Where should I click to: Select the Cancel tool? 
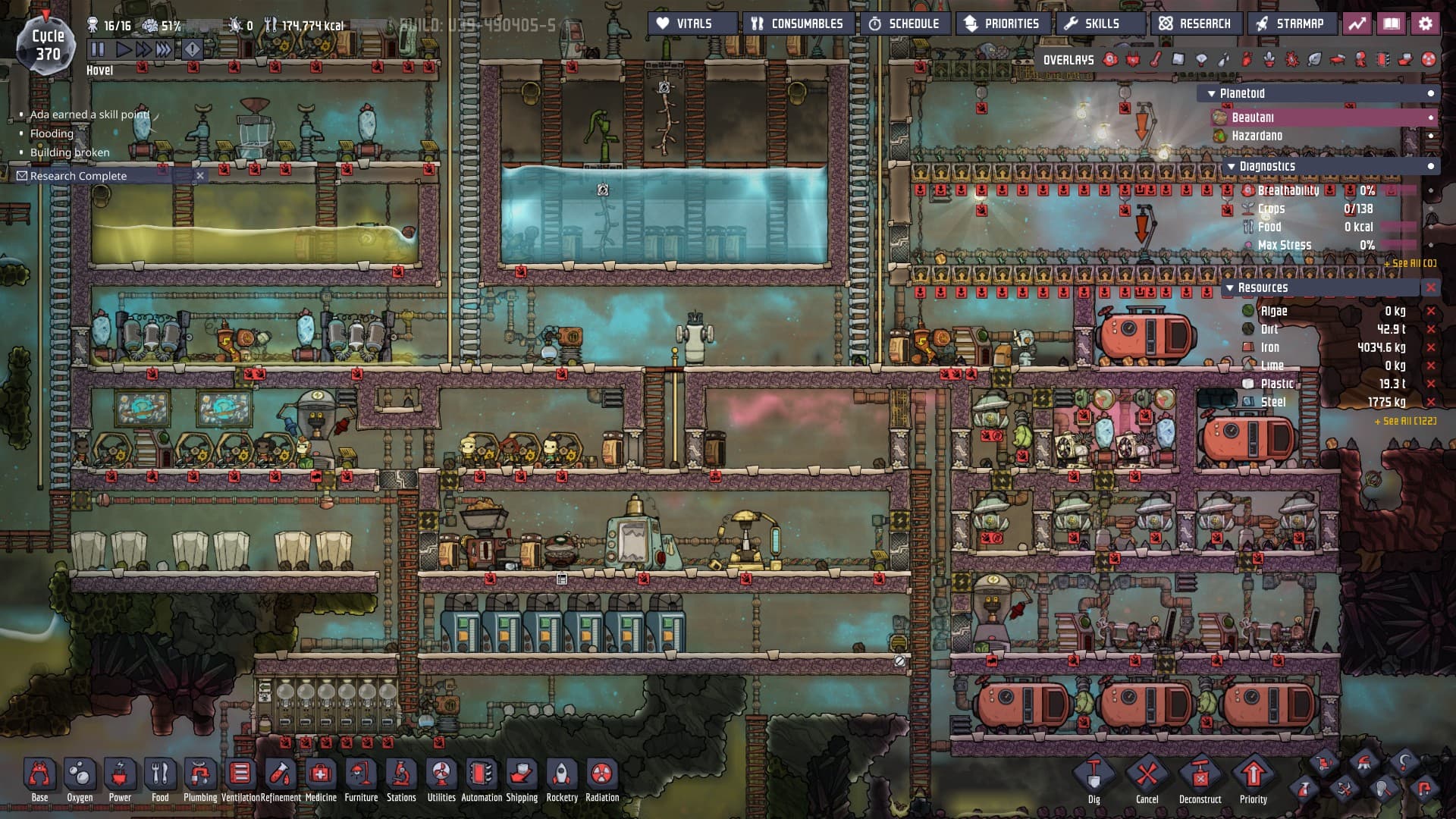pos(1147,777)
